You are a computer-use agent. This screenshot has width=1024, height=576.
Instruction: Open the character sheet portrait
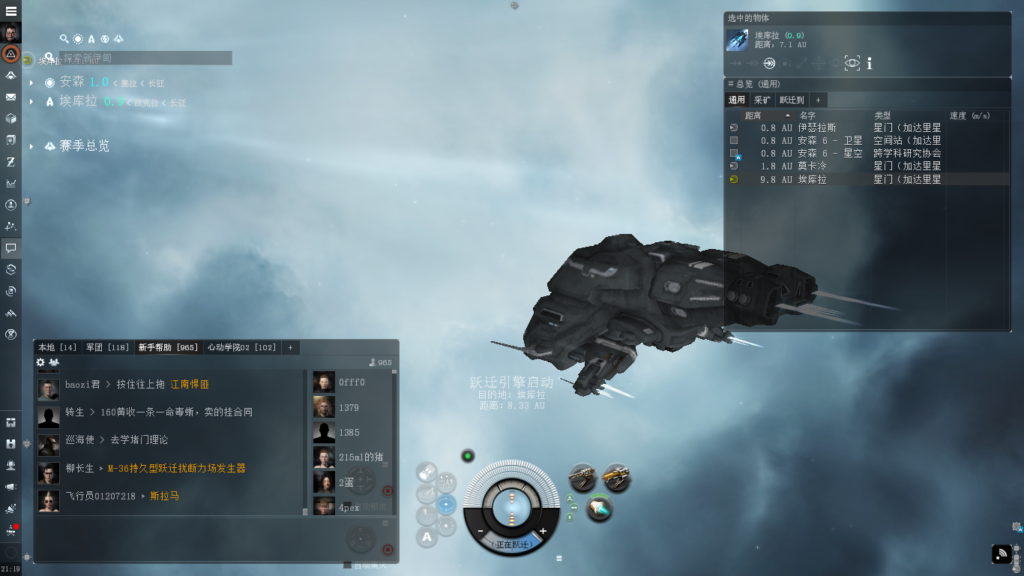click(10, 31)
